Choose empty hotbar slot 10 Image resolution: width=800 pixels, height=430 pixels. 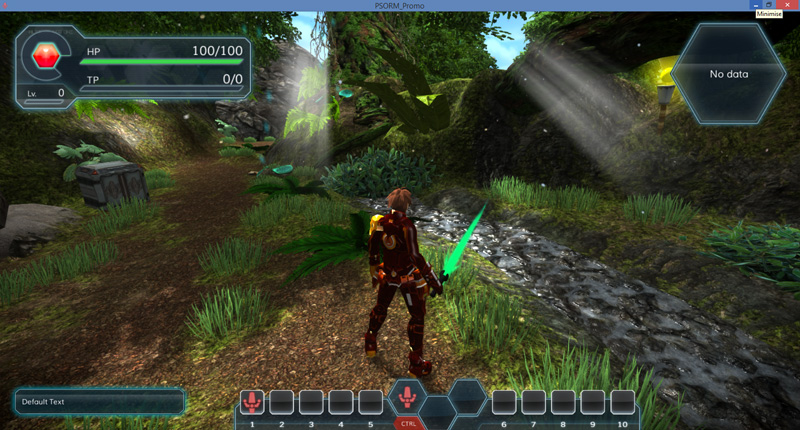(623, 402)
